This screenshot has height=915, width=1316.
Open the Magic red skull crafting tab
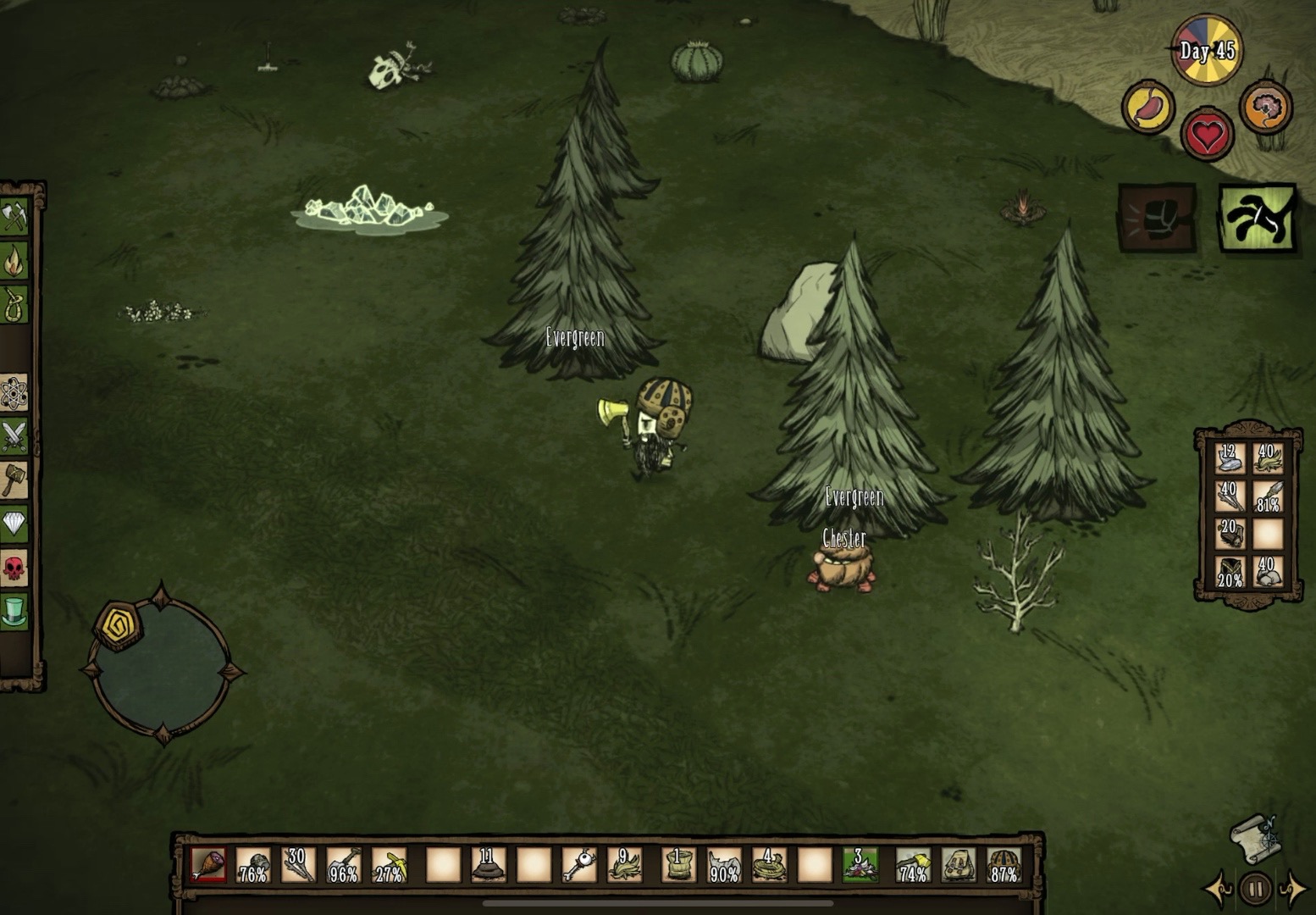click(14, 568)
